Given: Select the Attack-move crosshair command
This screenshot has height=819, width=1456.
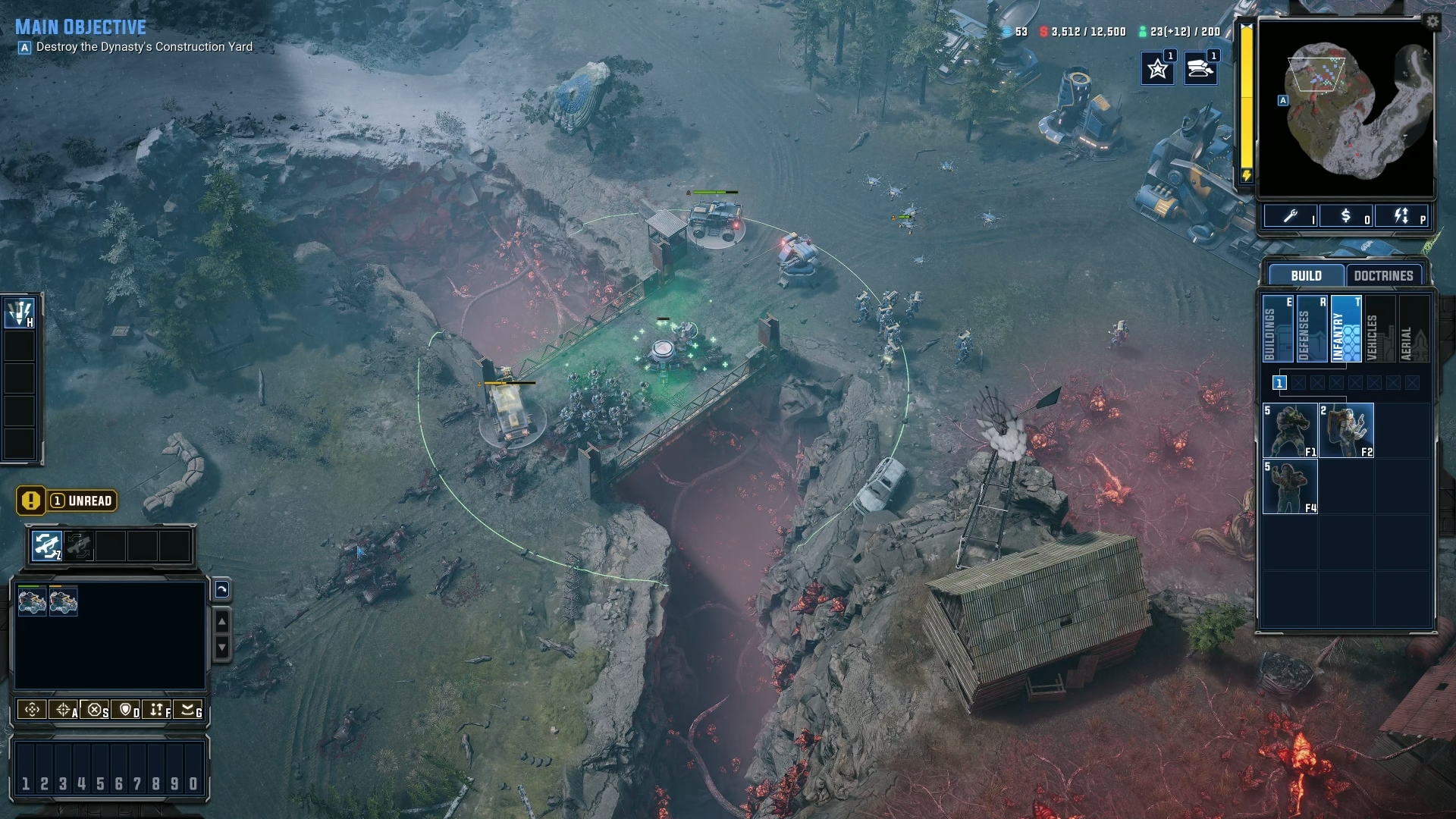Looking at the screenshot, I should (x=64, y=711).
